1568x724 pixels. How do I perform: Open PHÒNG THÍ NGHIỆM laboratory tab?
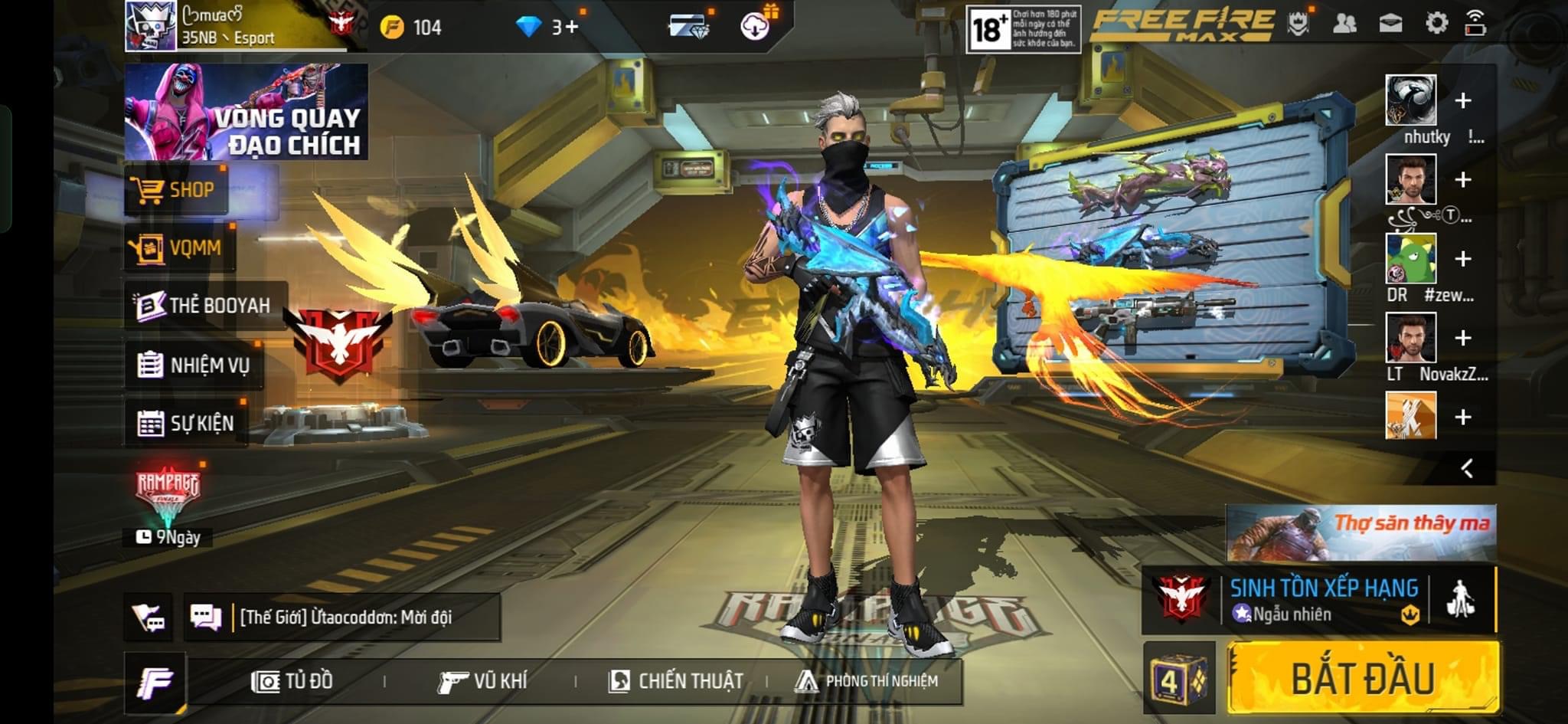[867, 680]
